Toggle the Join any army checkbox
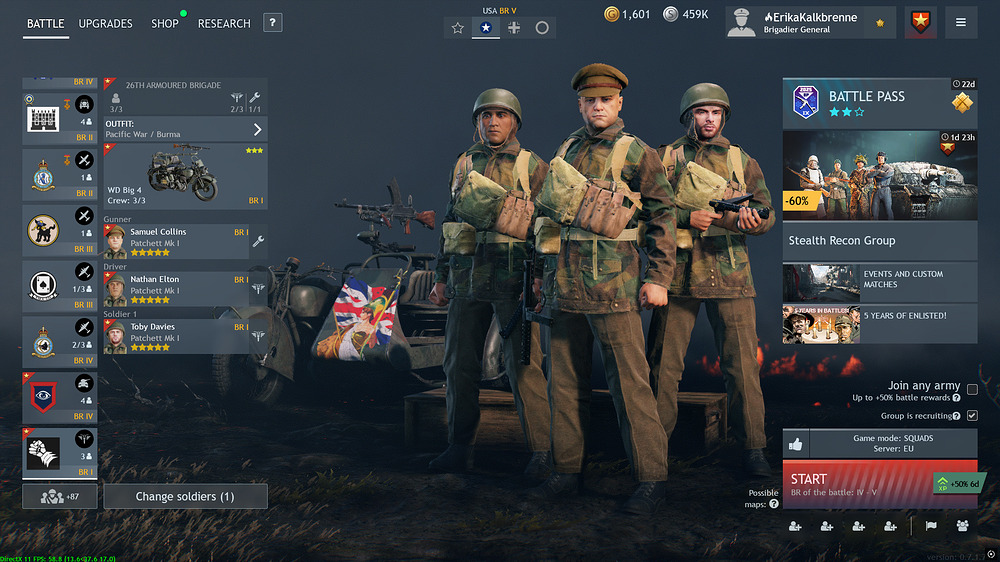 point(972,390)
